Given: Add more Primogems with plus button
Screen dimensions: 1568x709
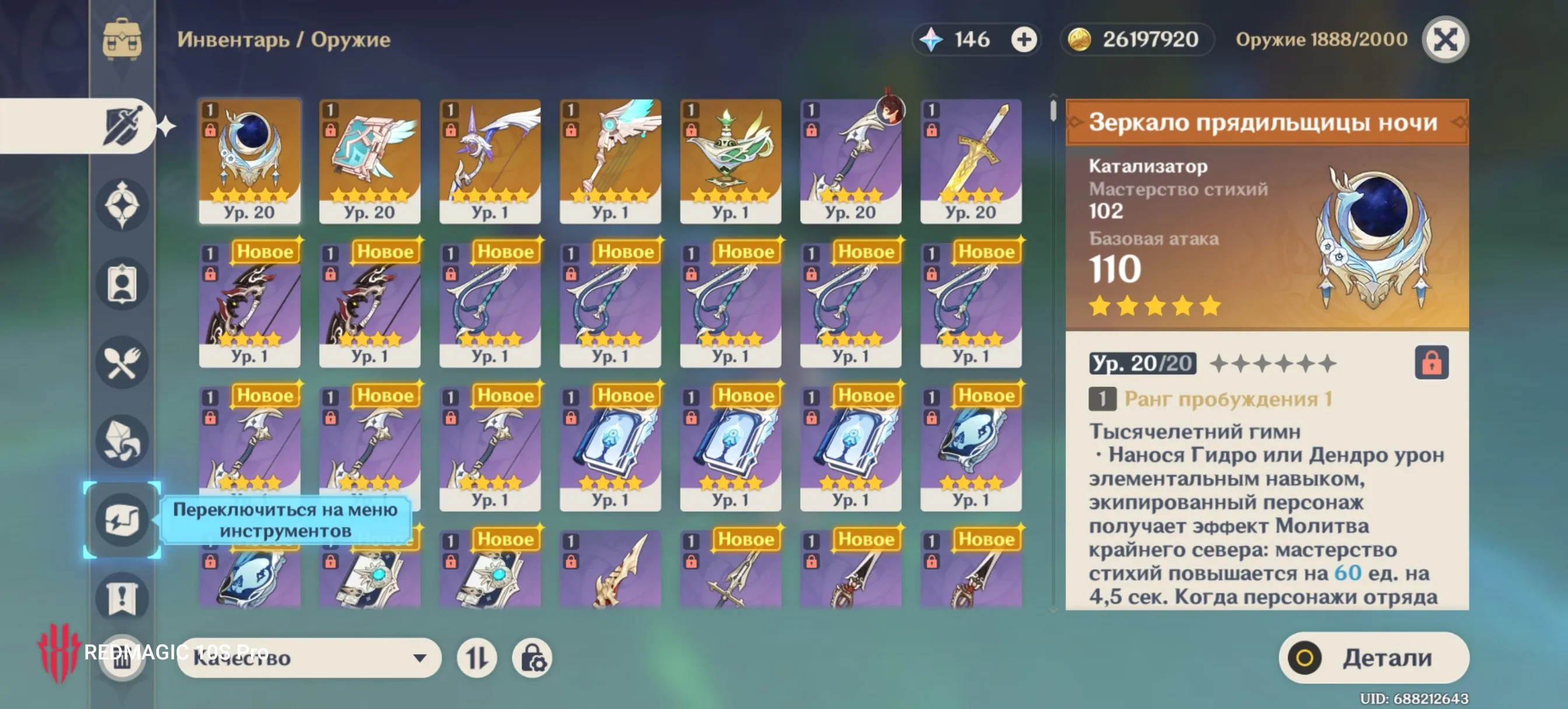Looking at the screenshot, I should coord(1023,40).
